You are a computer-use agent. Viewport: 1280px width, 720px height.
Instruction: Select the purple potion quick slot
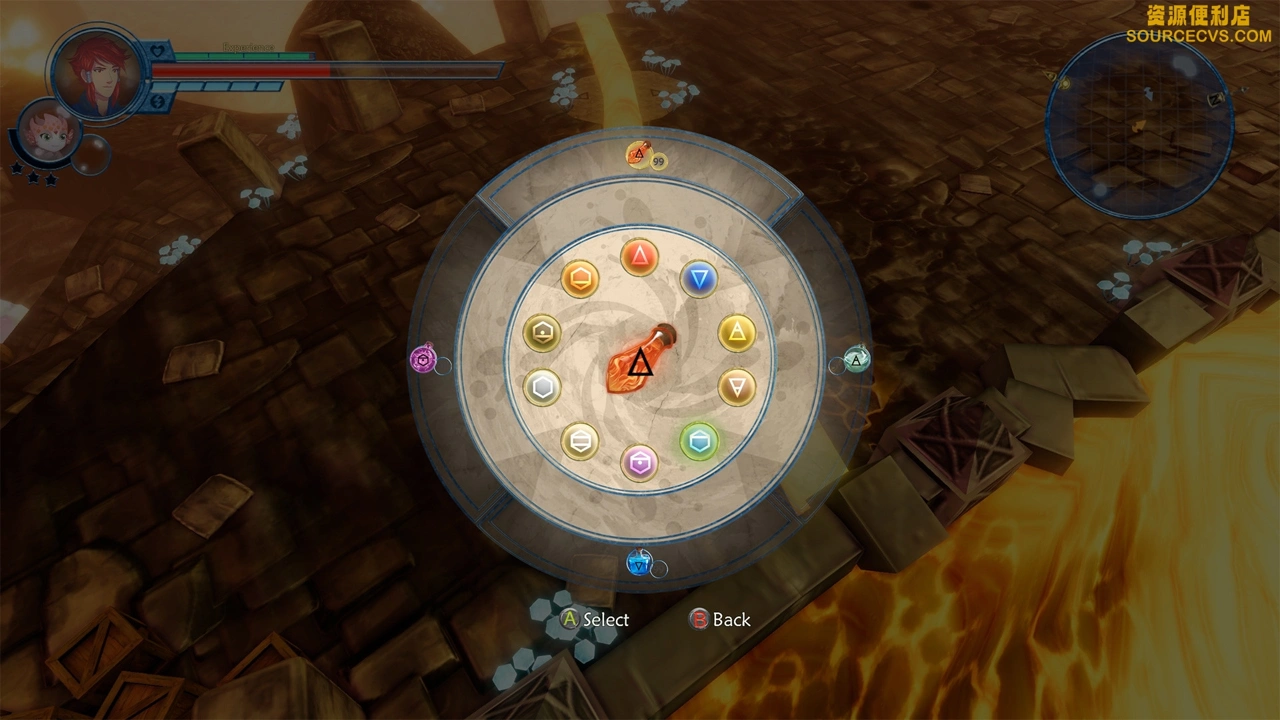[424, 359]
